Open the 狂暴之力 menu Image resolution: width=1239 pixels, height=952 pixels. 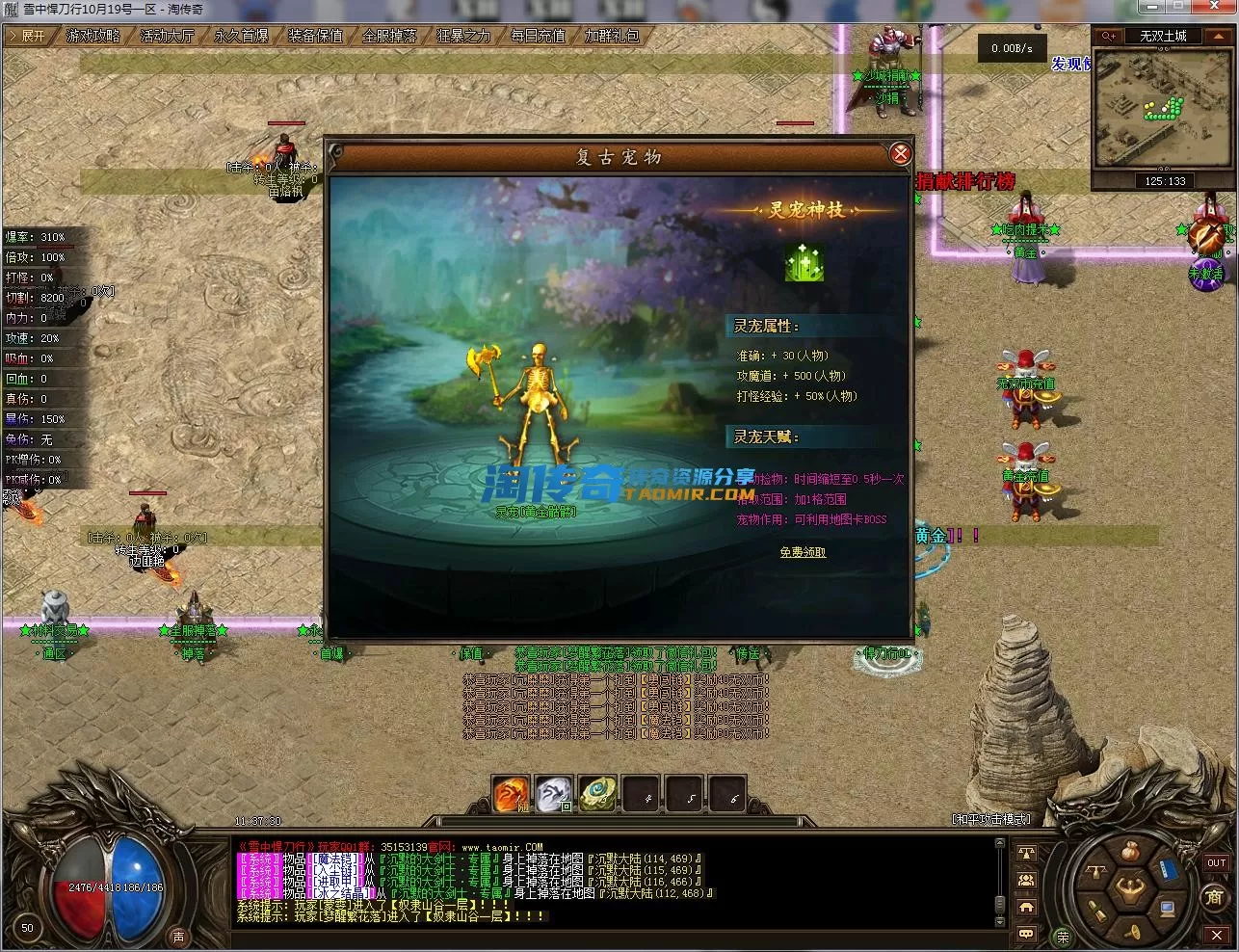click(x=463, y=36)
